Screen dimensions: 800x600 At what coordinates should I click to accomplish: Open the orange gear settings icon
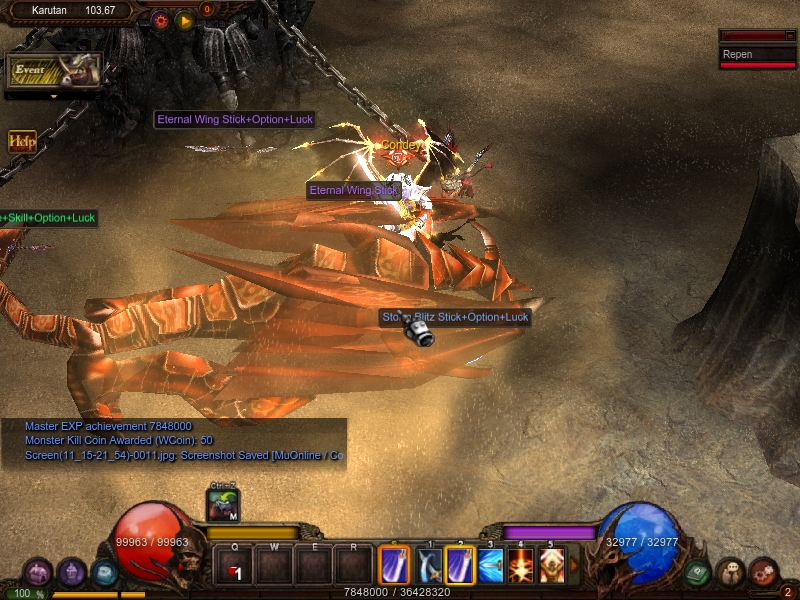160,20
